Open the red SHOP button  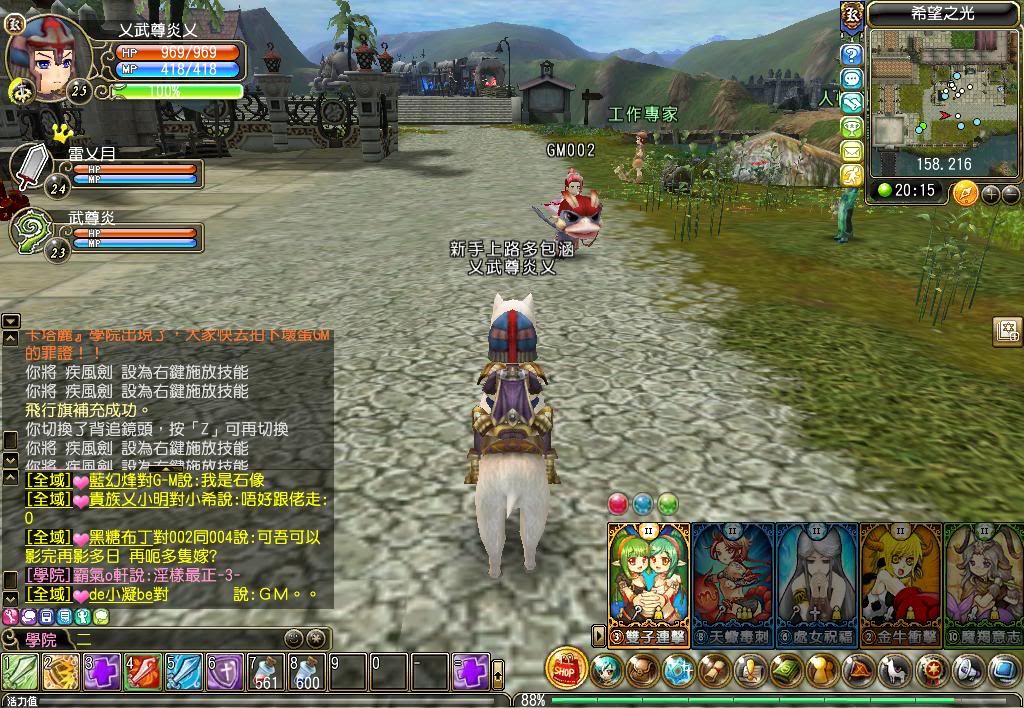click(566, 669)
